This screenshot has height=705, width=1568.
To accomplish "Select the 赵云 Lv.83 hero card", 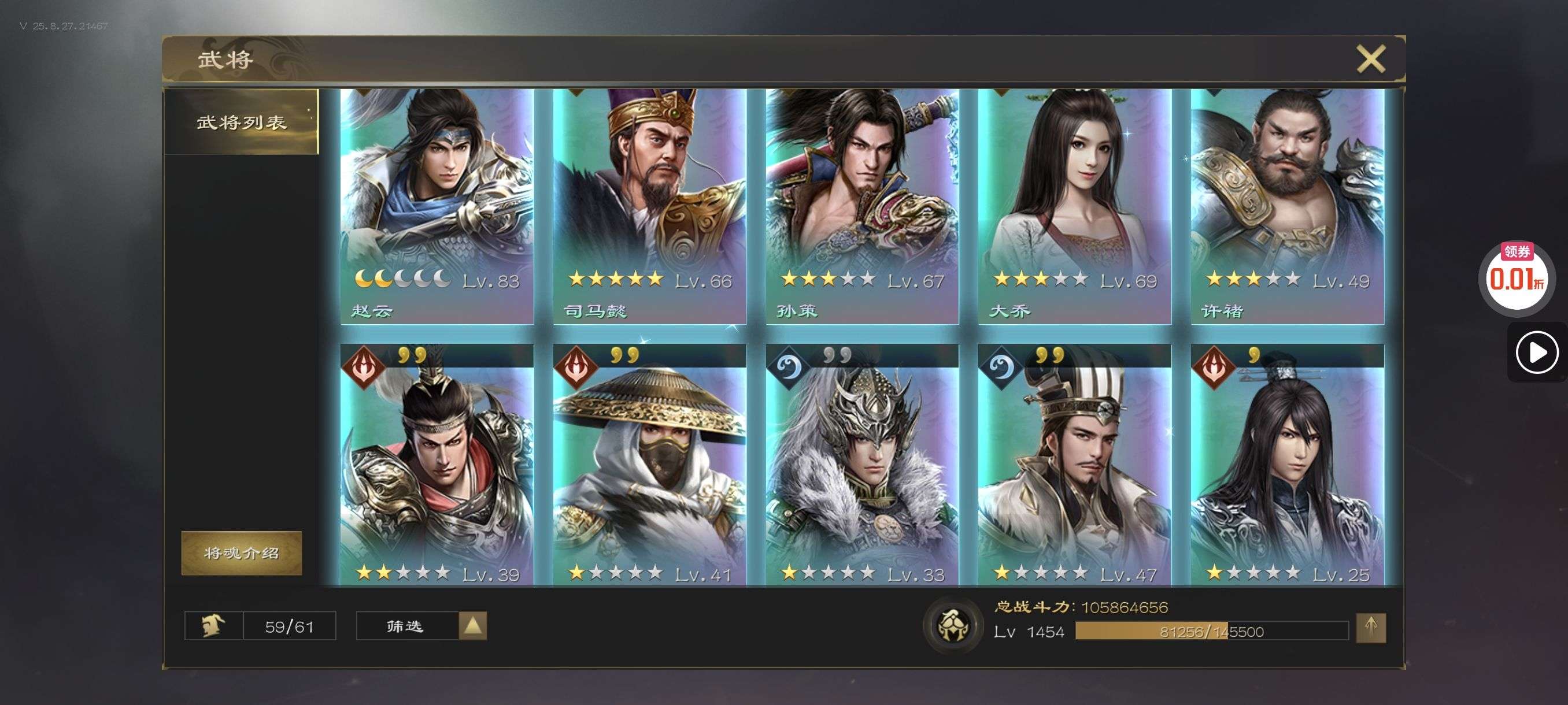I will (437, 207).
